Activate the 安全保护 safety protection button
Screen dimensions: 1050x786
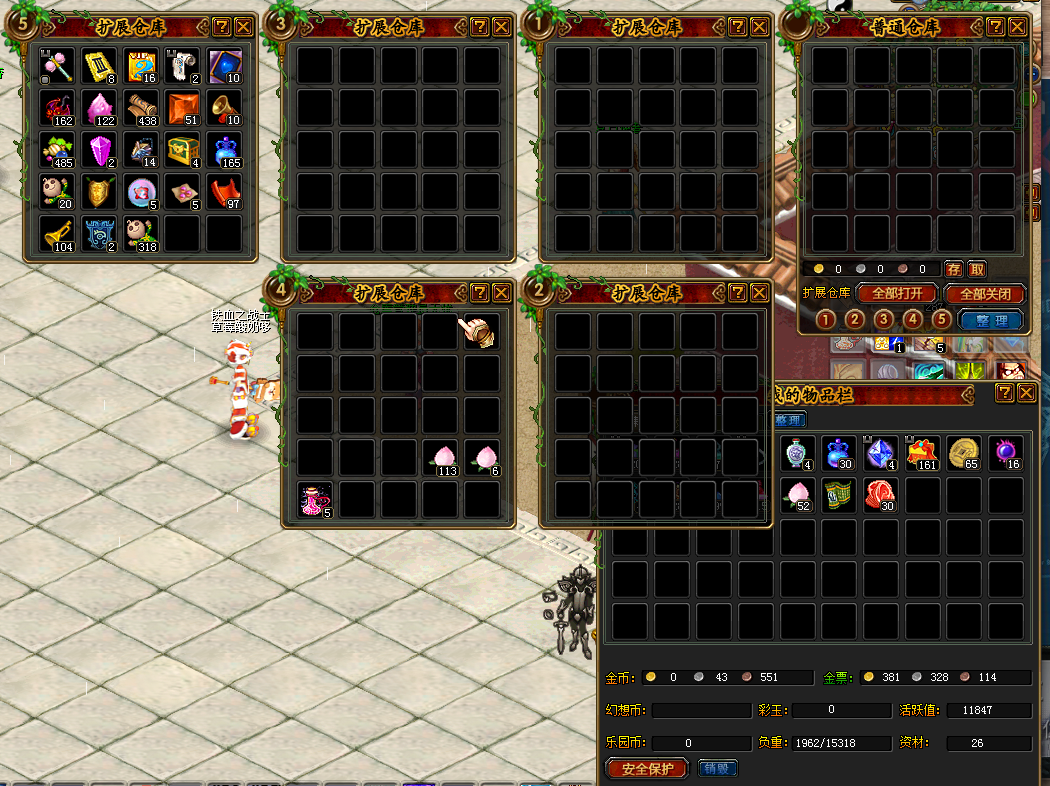click(x=647, y=768)
